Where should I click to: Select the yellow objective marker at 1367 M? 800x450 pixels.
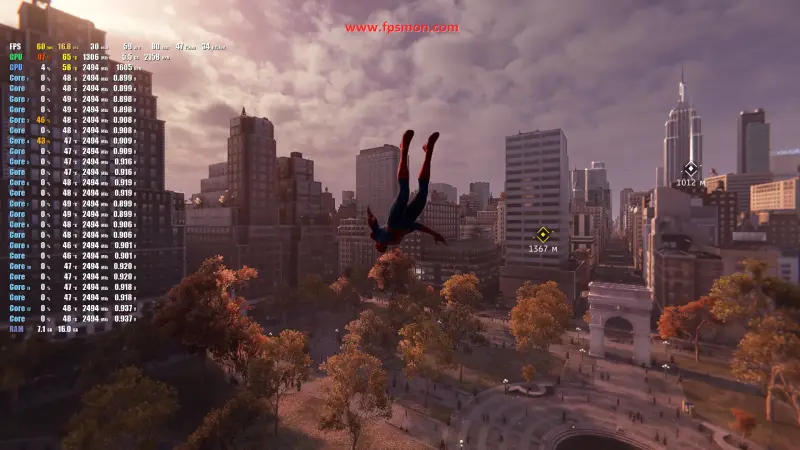click(x=543, y=235)
